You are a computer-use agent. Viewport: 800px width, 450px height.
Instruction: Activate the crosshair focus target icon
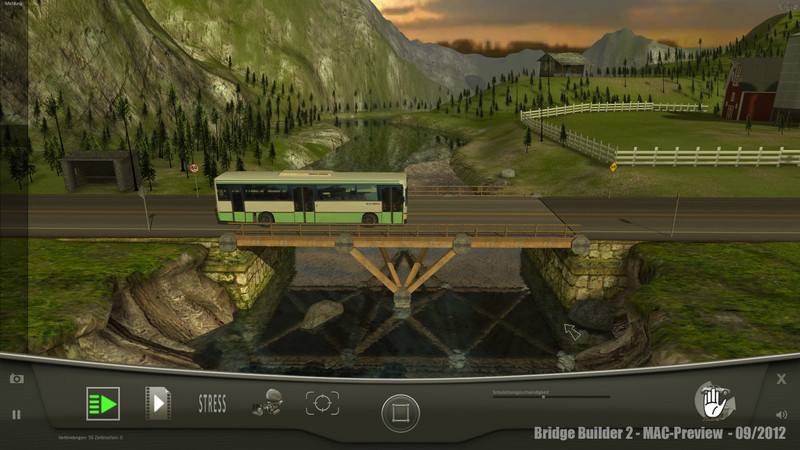322,403
